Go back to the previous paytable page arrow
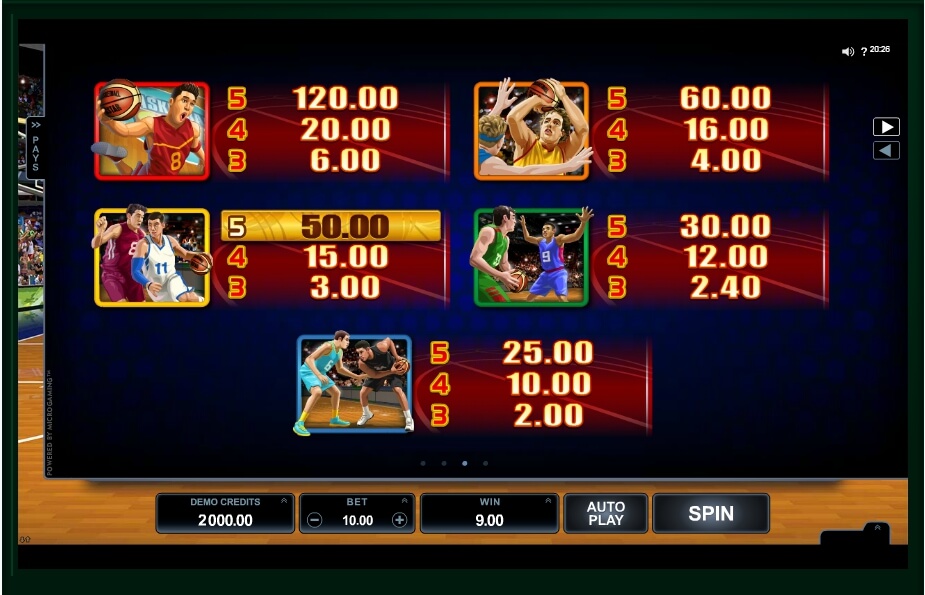 [x=886, y=150]
